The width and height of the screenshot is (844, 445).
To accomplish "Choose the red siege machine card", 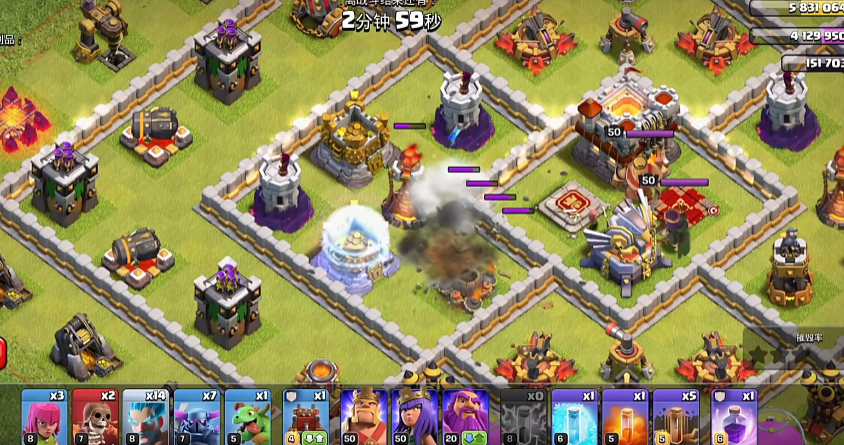I will (x=306, y=417).
